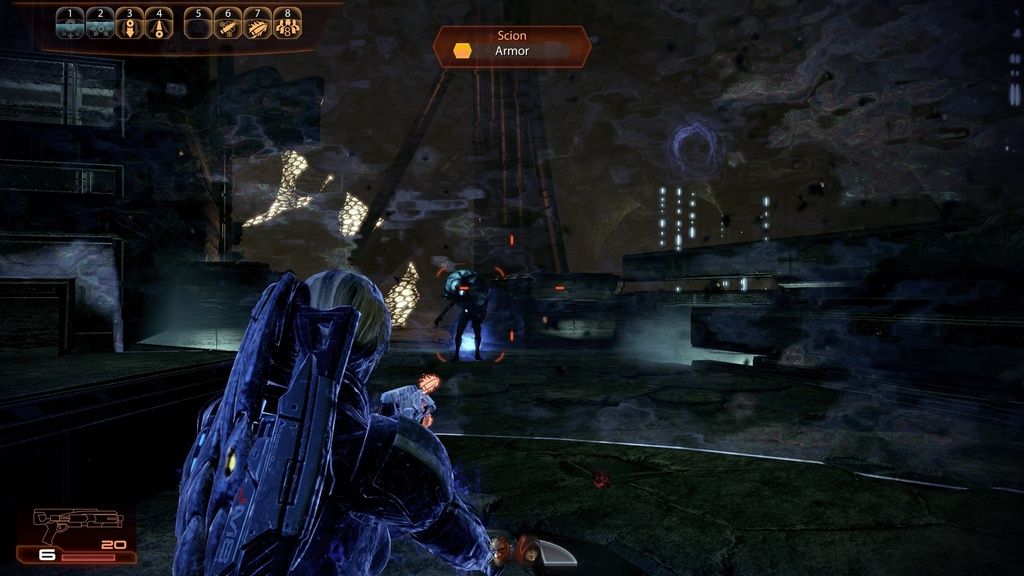
Task: Use the Unity squad power in slot 8
Action: (x=287, y=23)
